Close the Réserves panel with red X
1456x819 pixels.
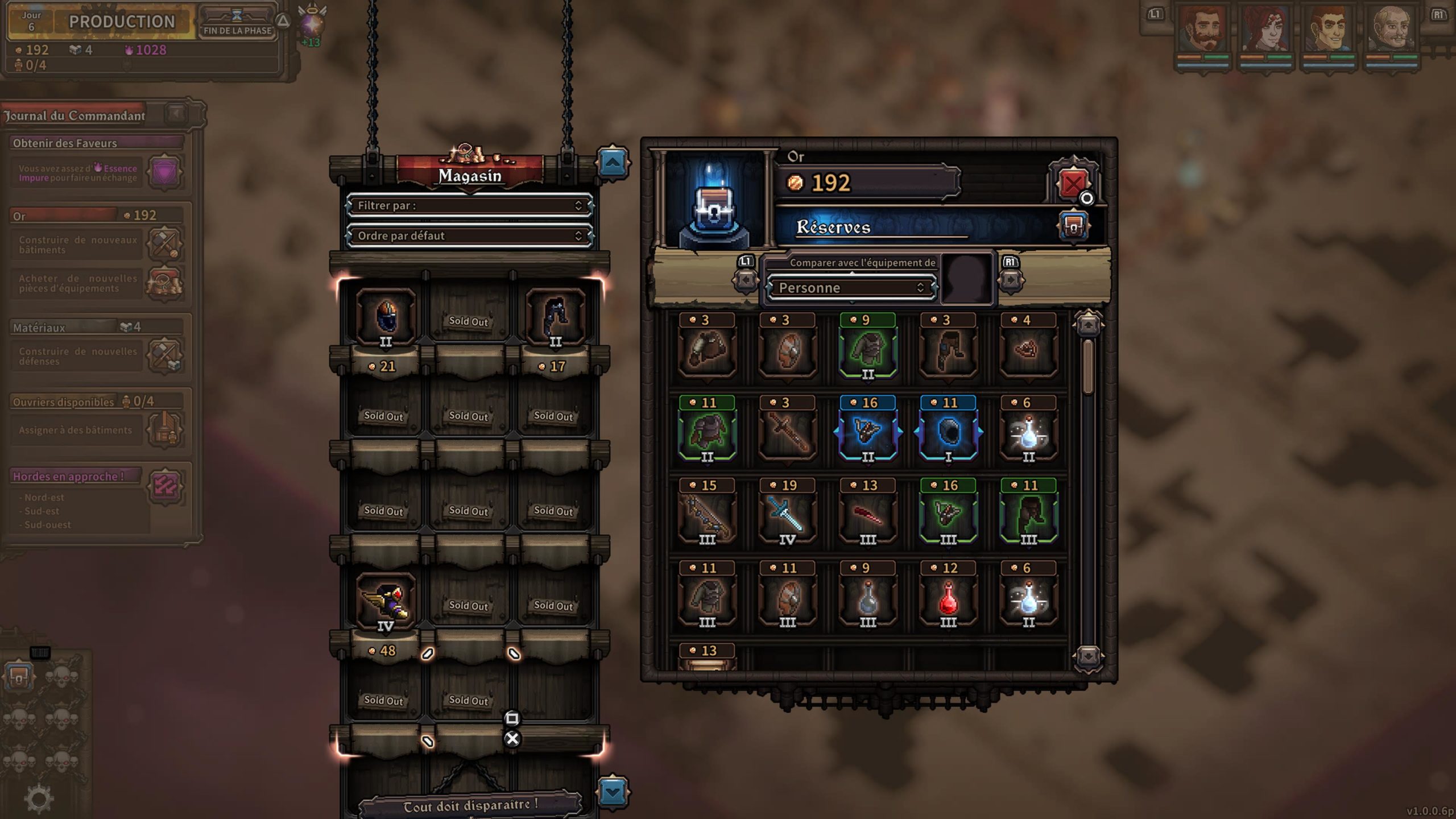pos(1073,184)
